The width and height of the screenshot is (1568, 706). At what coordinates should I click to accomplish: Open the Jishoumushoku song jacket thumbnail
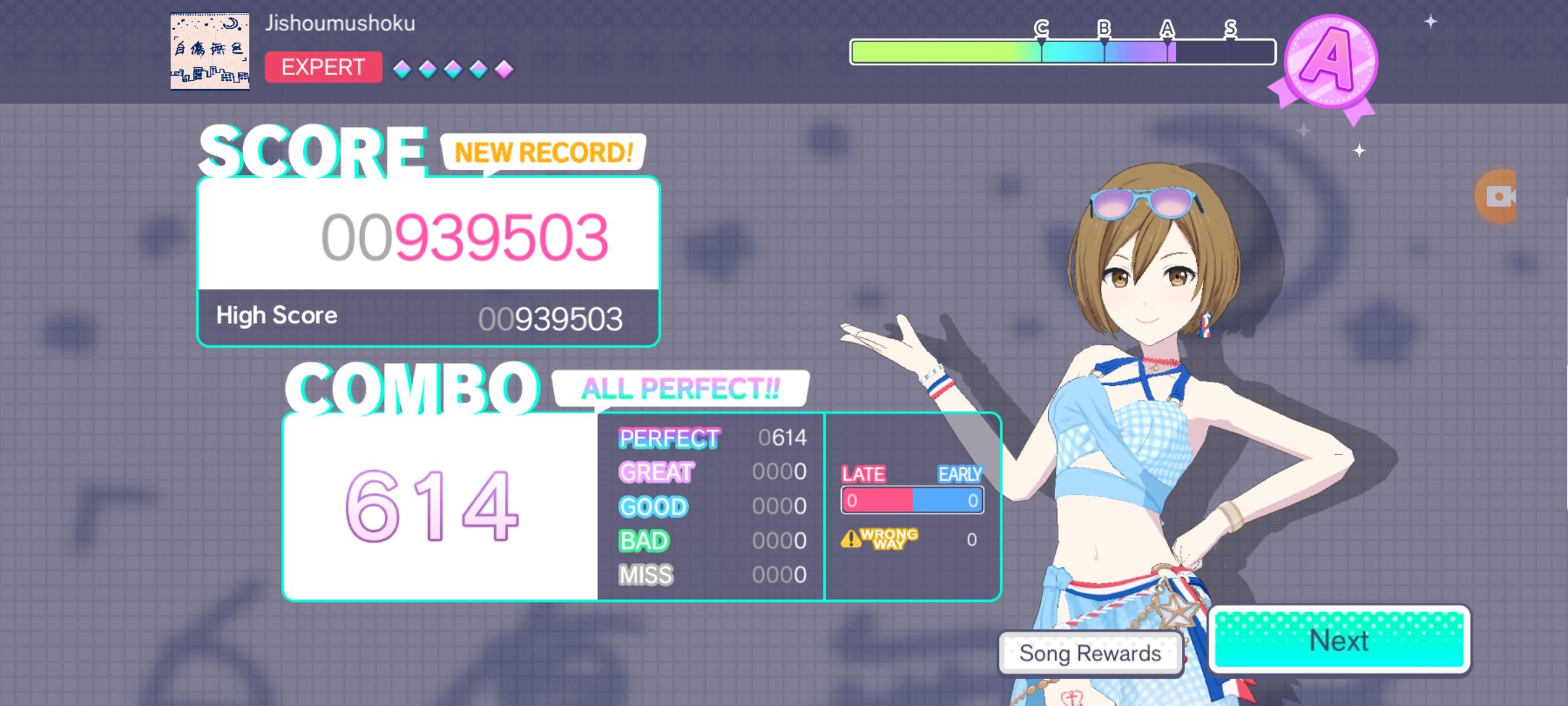pyautogui.click(x=209, y=50)
